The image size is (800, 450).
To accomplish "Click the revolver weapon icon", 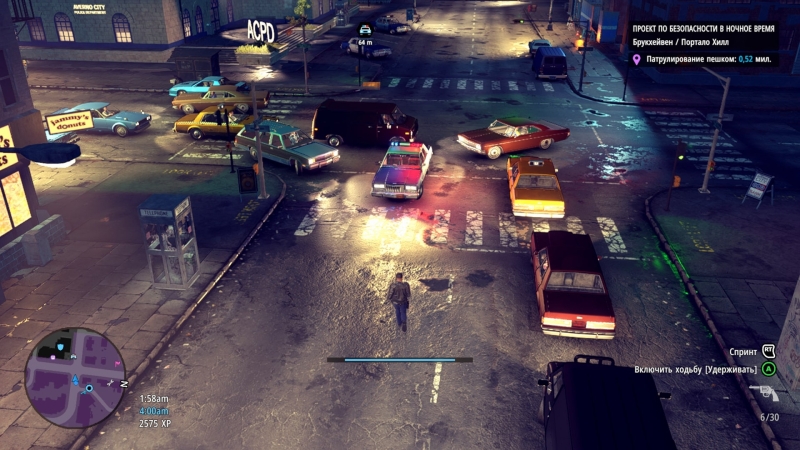I will 764,393.
